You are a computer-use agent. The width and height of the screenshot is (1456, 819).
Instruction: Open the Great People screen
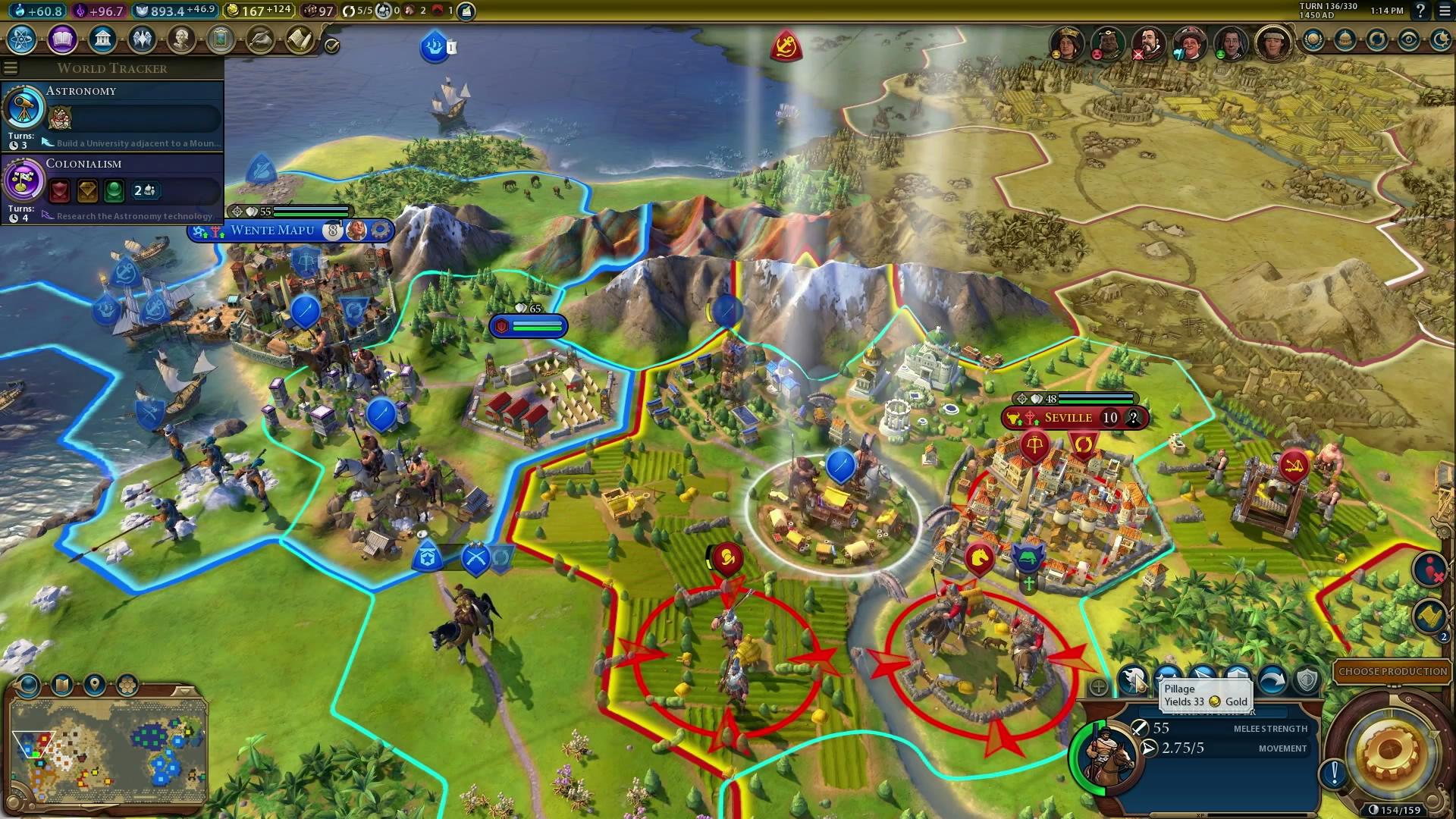tap(181, 39)
